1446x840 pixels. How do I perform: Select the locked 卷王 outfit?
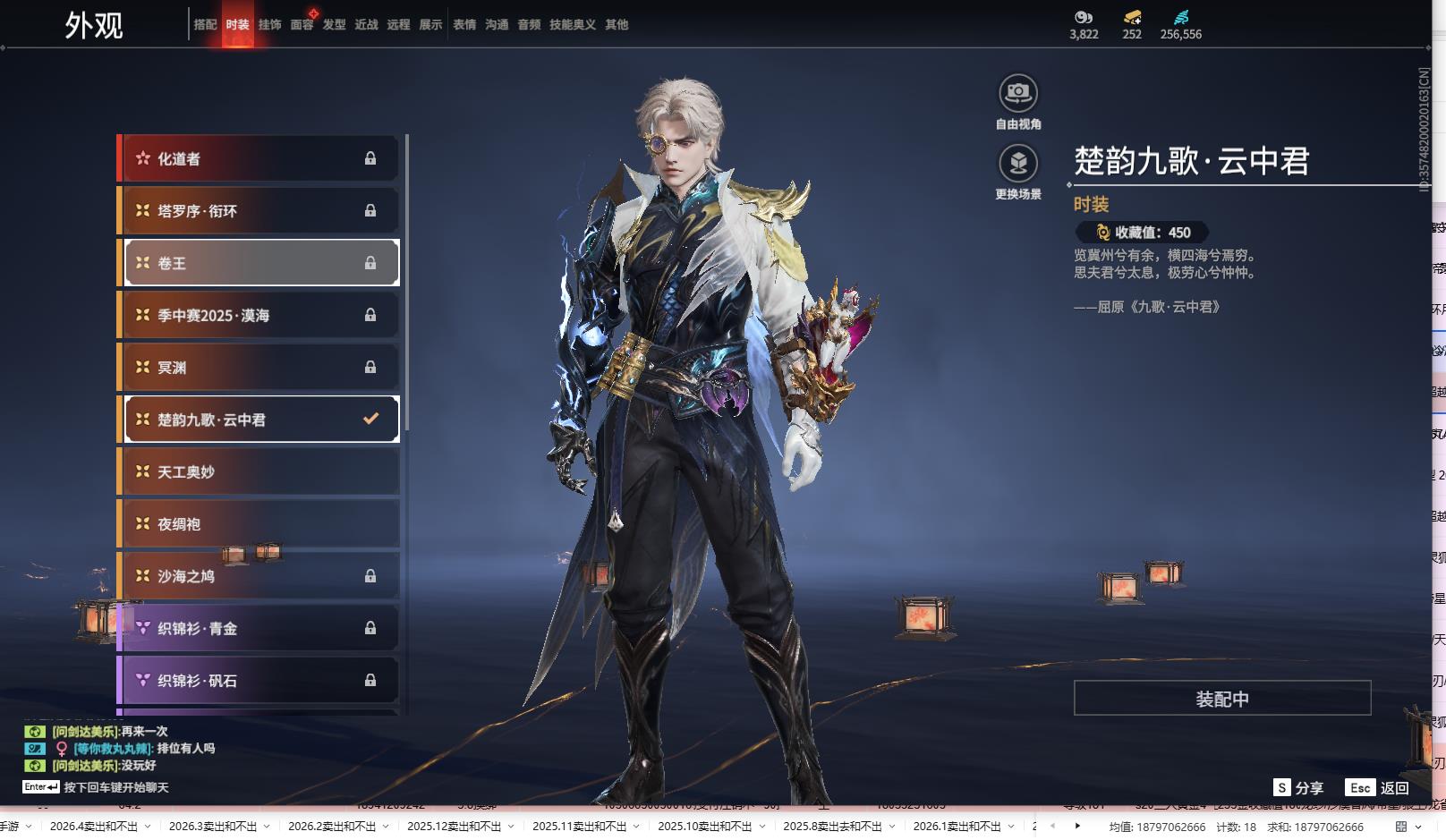click(259, 263)
